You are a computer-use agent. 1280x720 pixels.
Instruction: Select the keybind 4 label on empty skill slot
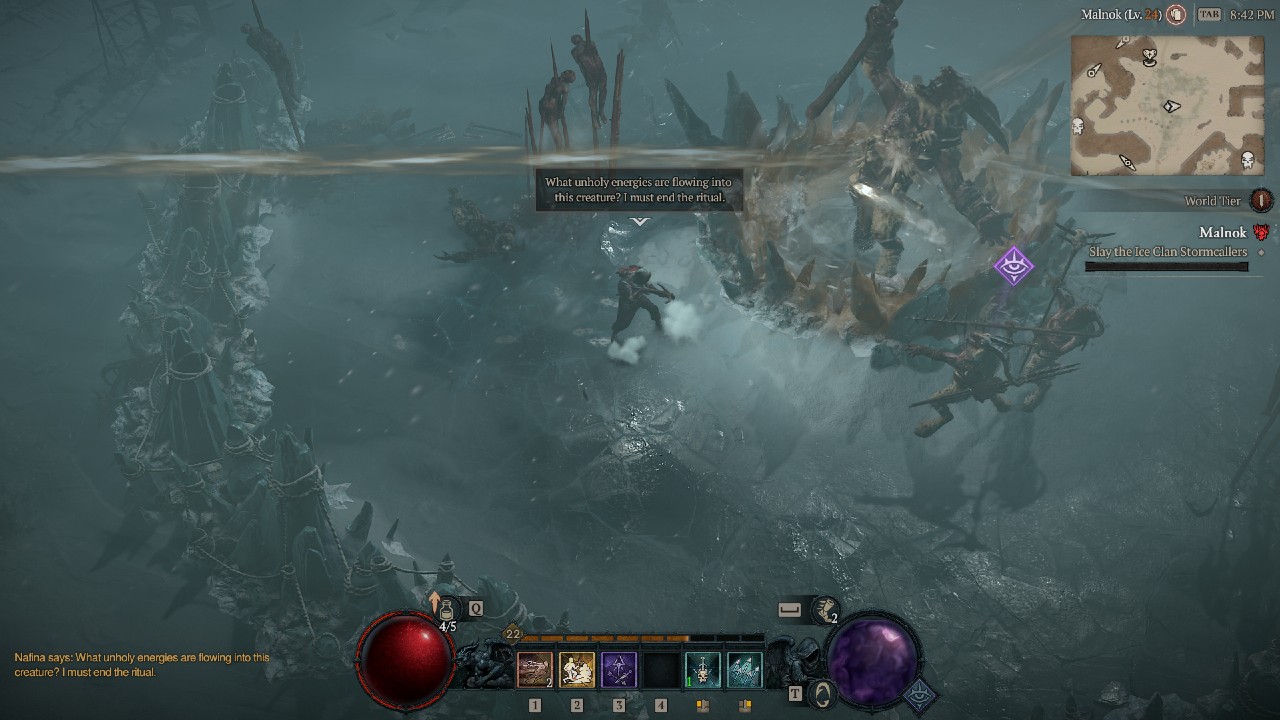tap(662, 703)
